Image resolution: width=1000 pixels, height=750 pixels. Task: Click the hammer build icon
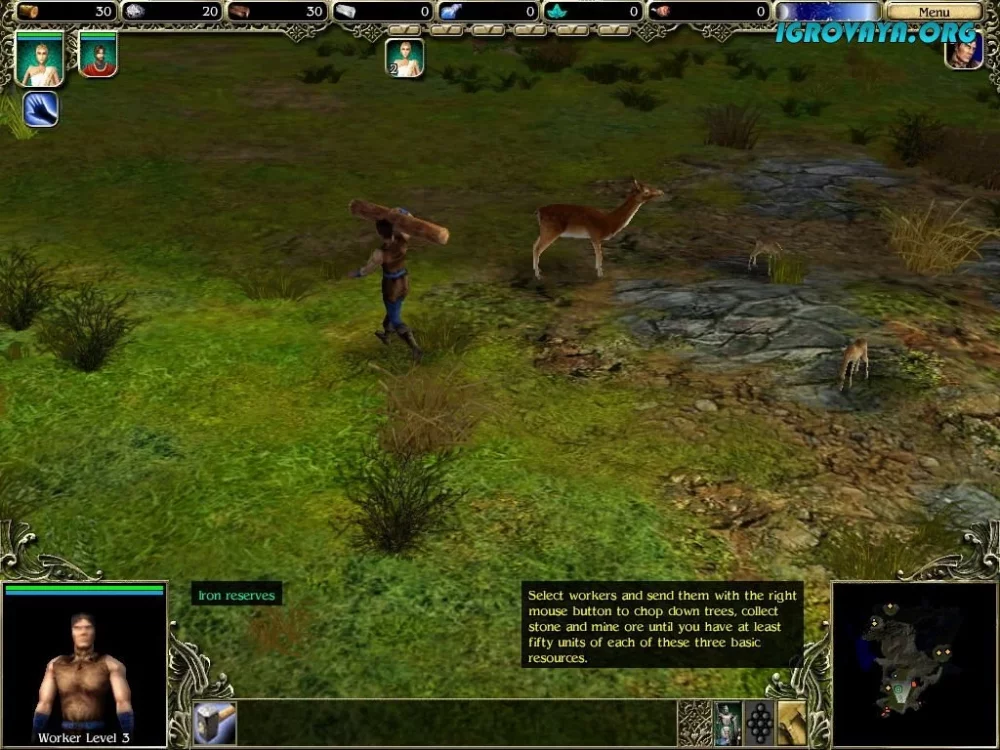pyautogui.click(x=215, y=723)
